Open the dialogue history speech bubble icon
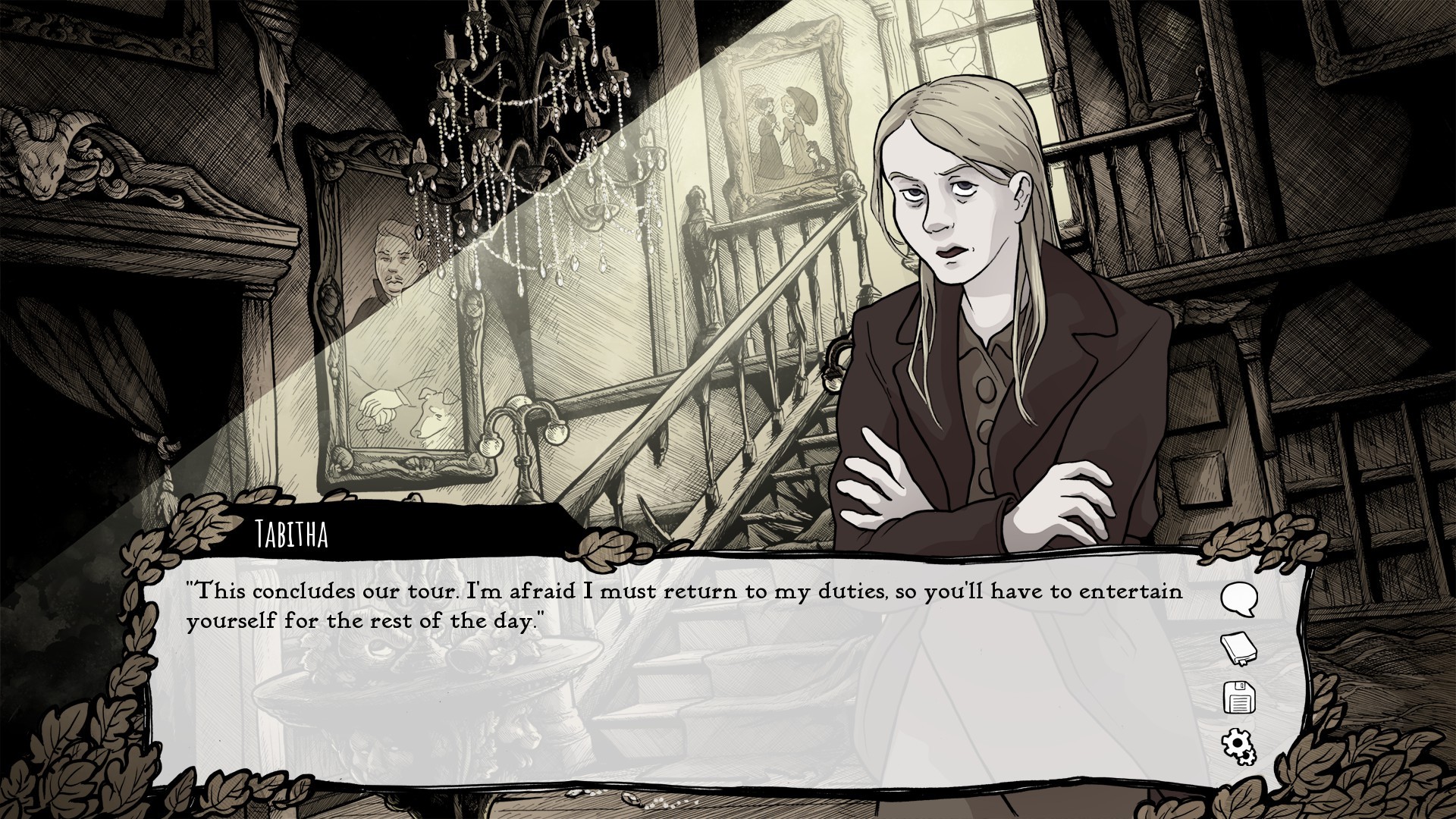 click(x=1240, y=599)
